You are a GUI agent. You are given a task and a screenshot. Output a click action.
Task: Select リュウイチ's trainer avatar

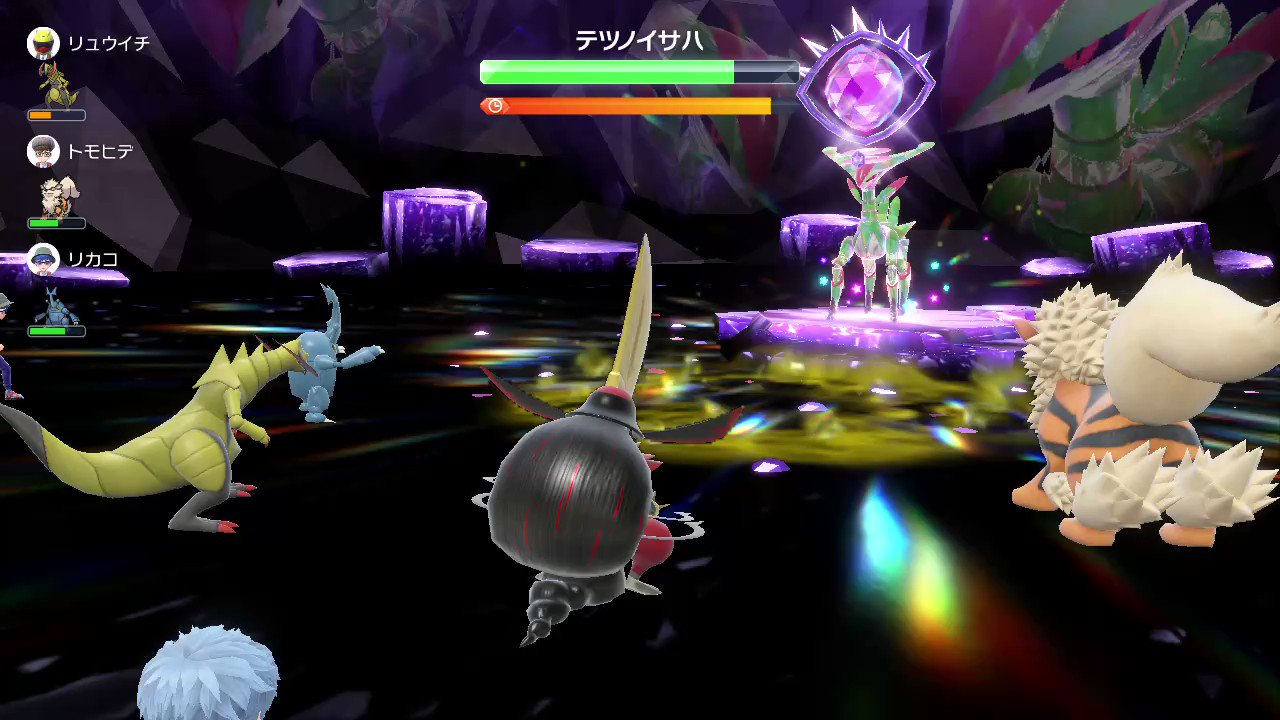pyautogui.click(x=43, y=44)
